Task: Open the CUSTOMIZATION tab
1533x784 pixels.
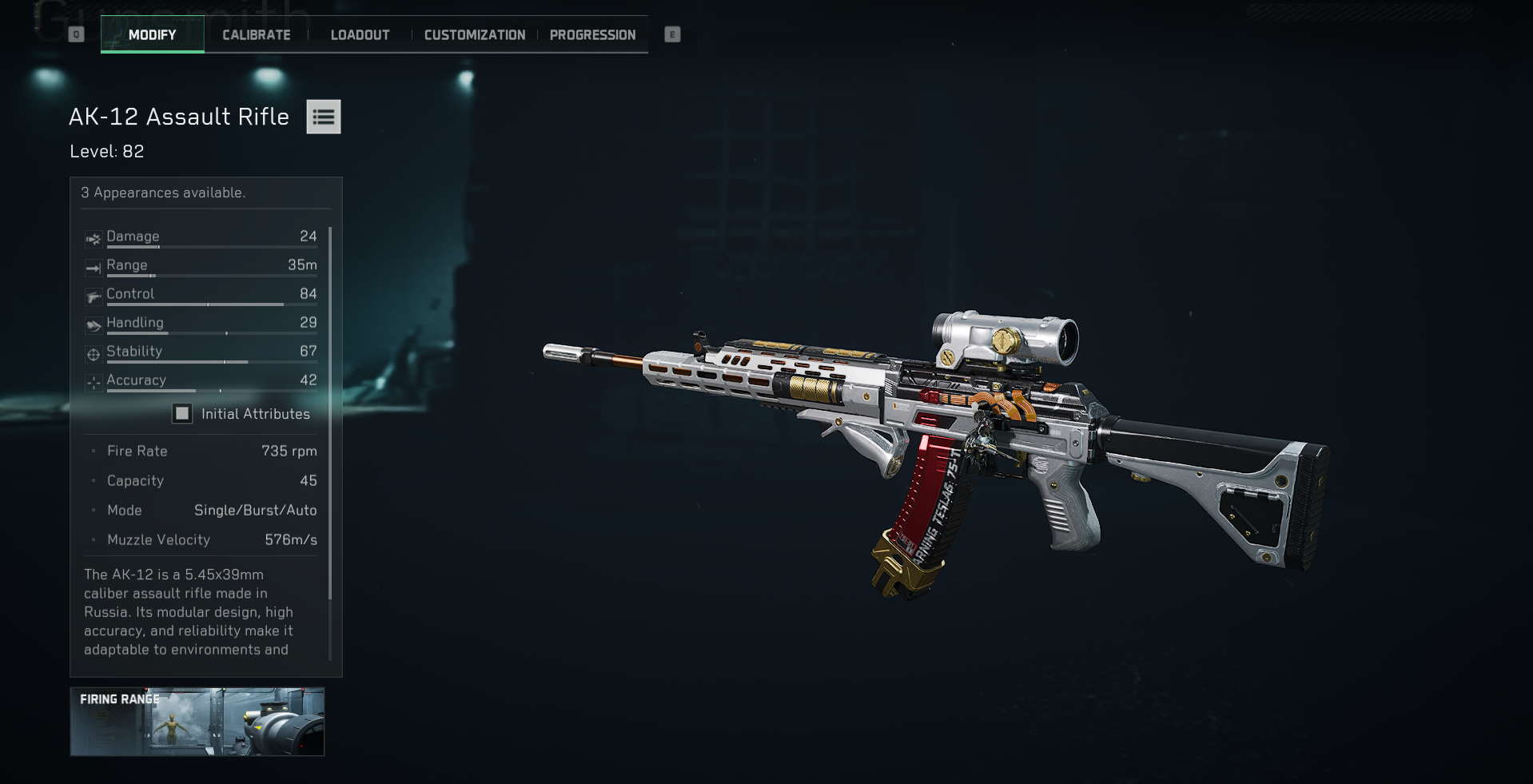Action: point(474,34)
